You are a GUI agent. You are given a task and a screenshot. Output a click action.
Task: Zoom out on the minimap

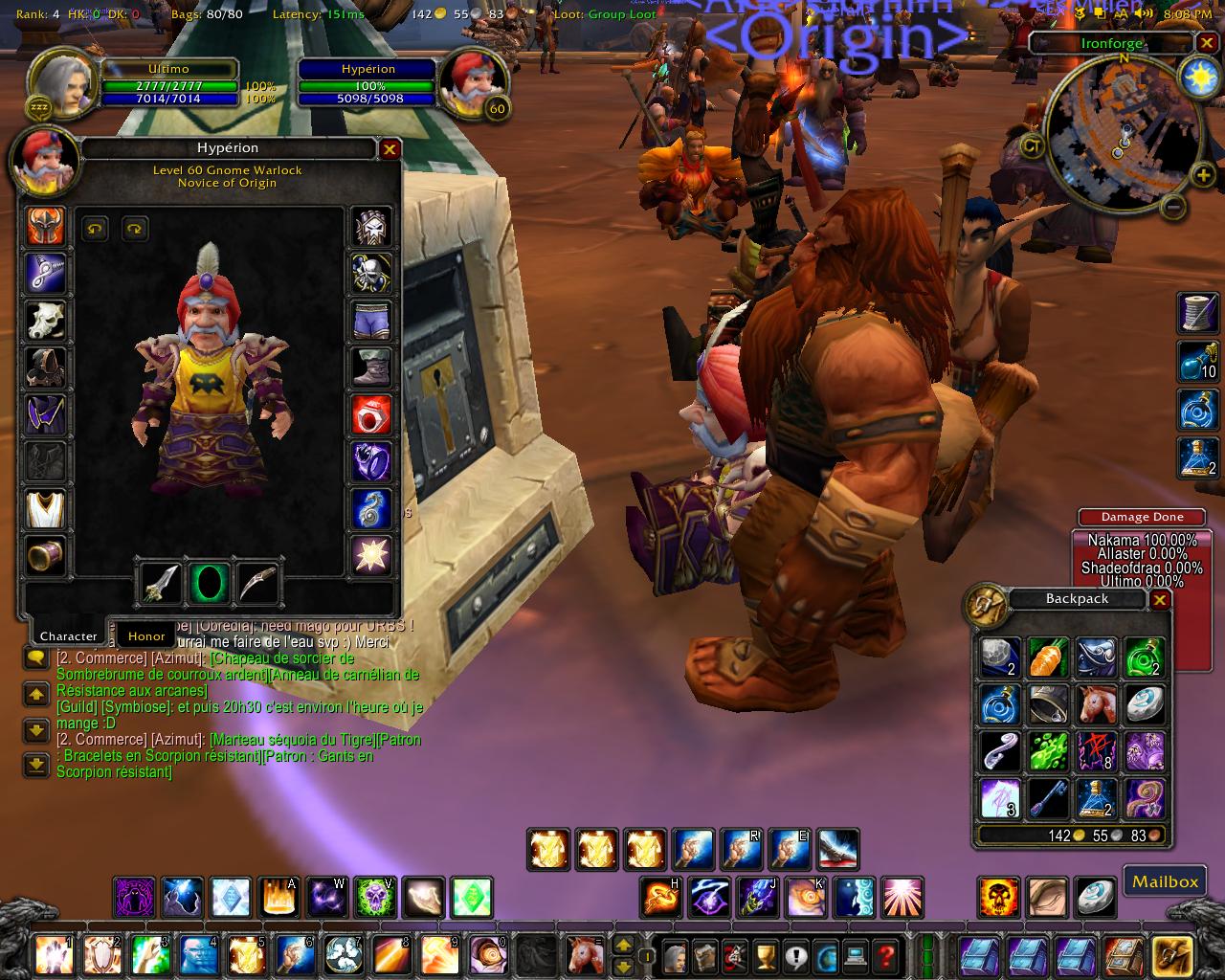1176,206
